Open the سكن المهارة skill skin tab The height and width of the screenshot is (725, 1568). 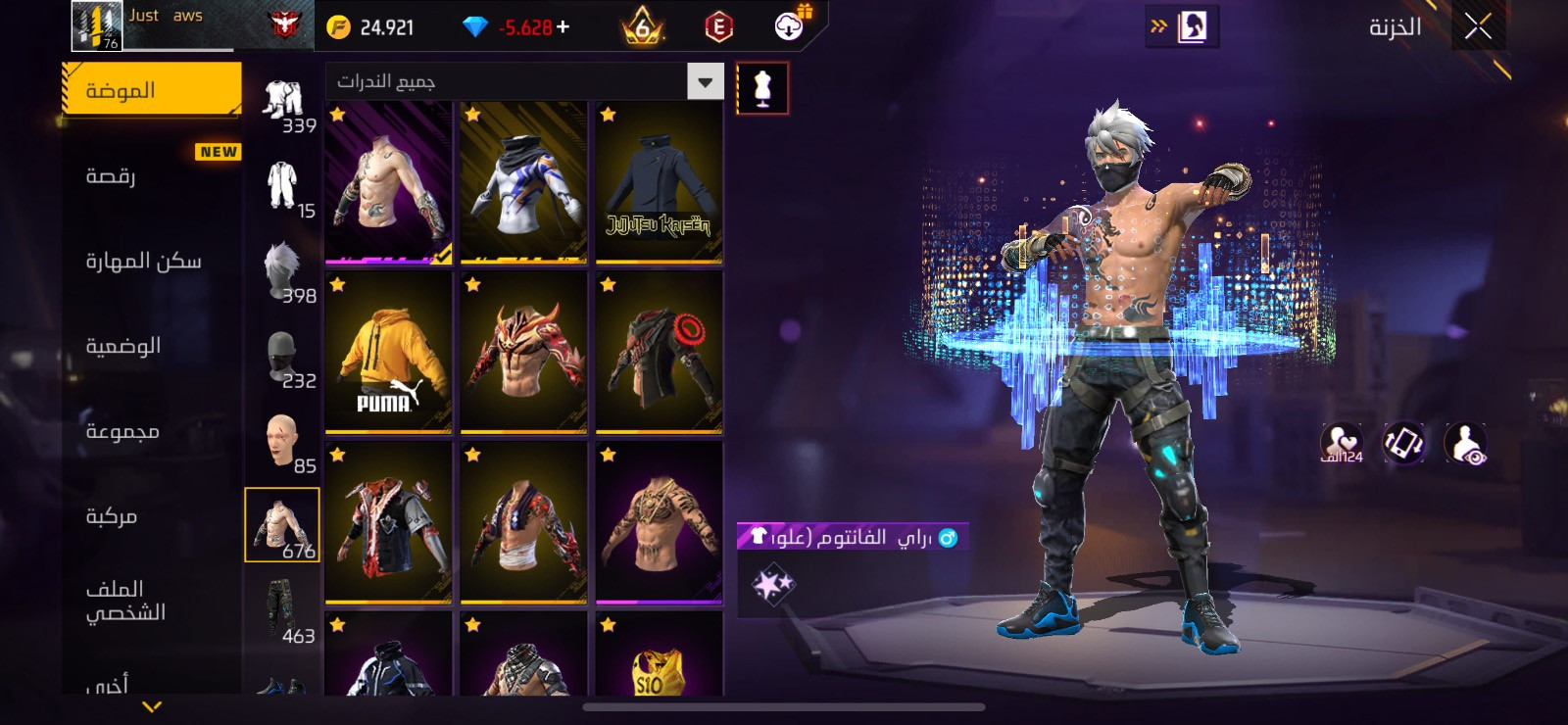point(151,261)
